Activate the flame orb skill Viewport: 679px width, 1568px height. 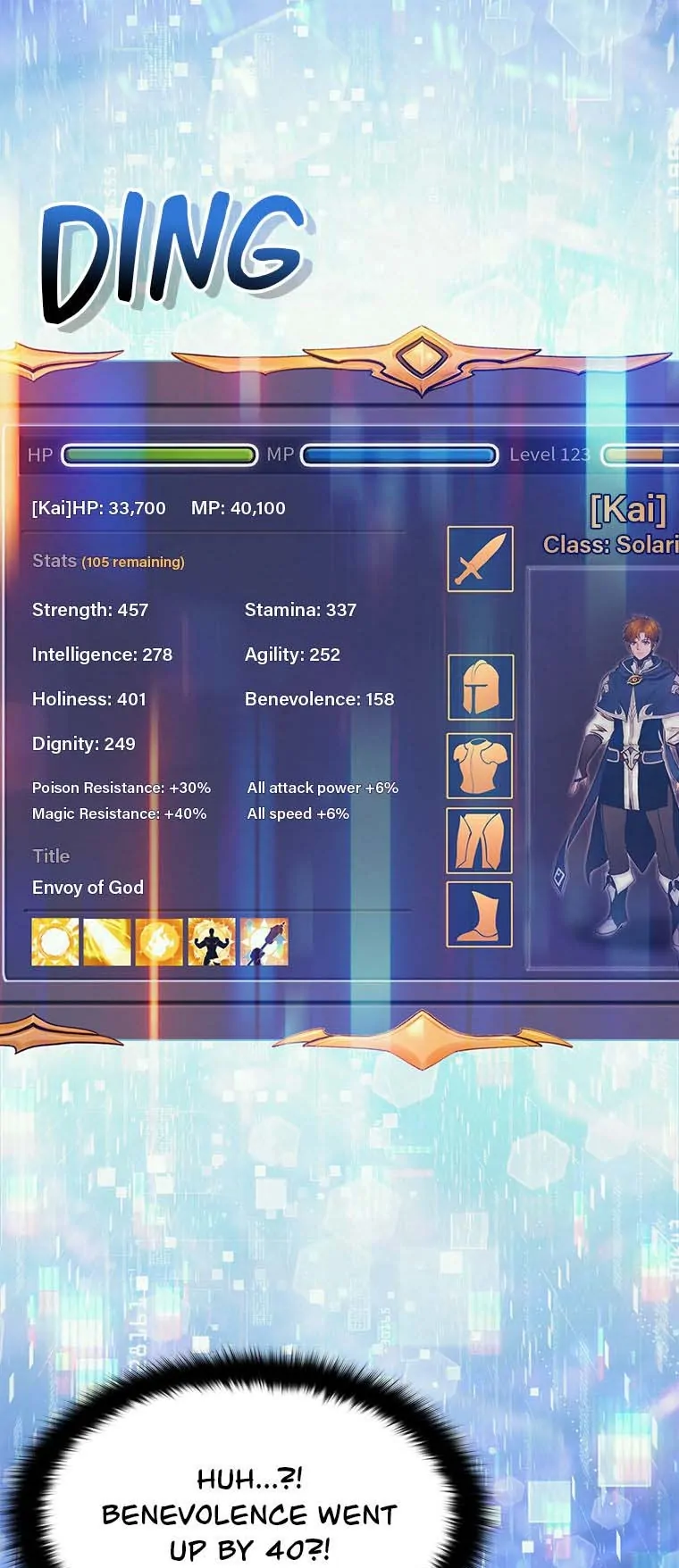click(x=159, y=942)
